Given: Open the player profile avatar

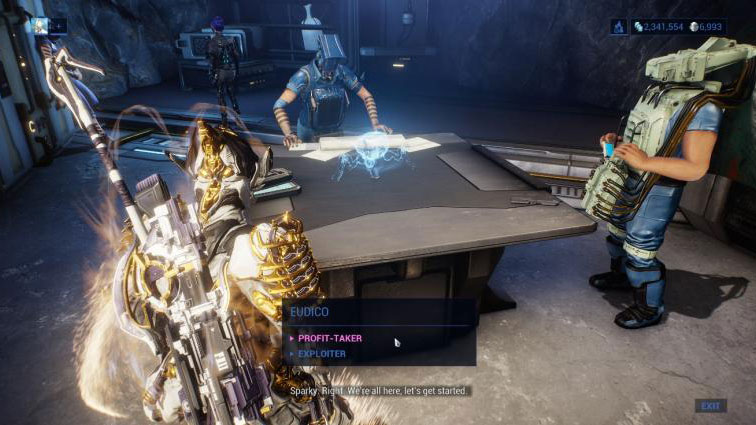Looking at the screenshot, I should (x=41, y=26).
